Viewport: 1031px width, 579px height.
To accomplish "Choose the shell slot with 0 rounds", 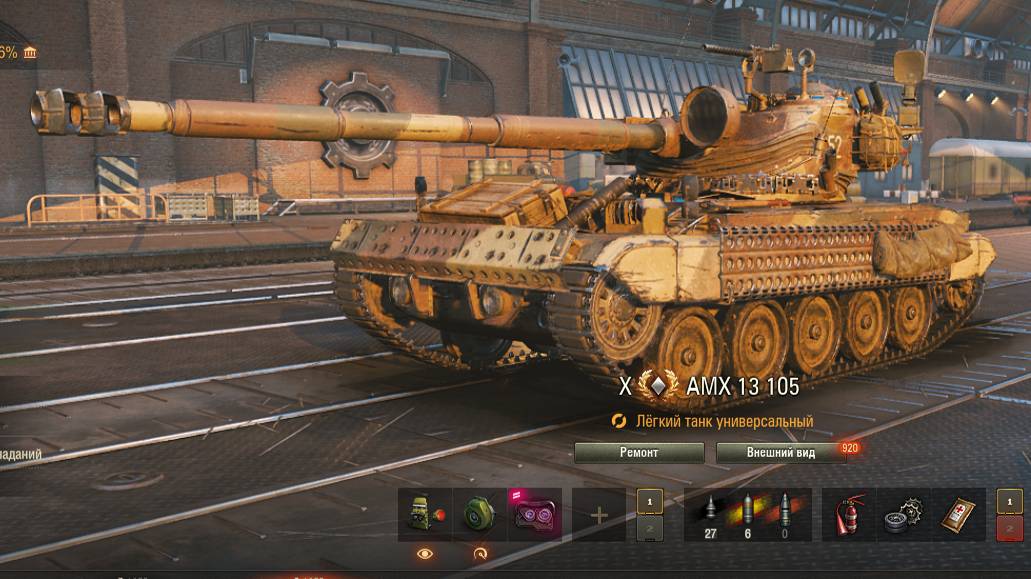I will (784, 515).
